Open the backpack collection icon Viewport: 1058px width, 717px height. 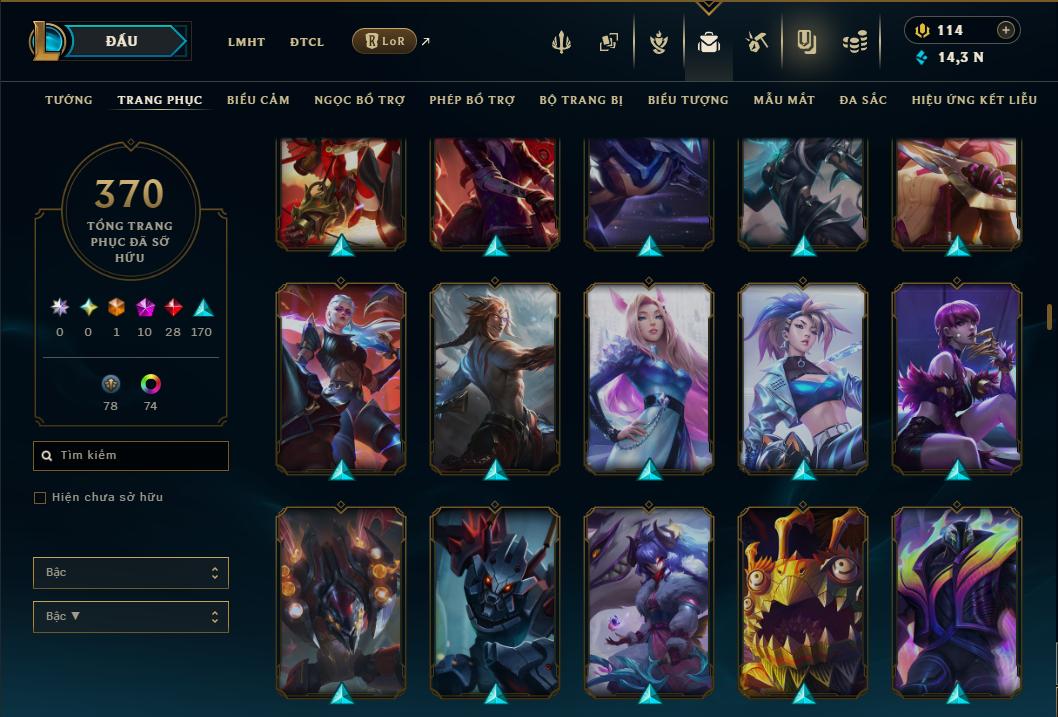[709, 42]
